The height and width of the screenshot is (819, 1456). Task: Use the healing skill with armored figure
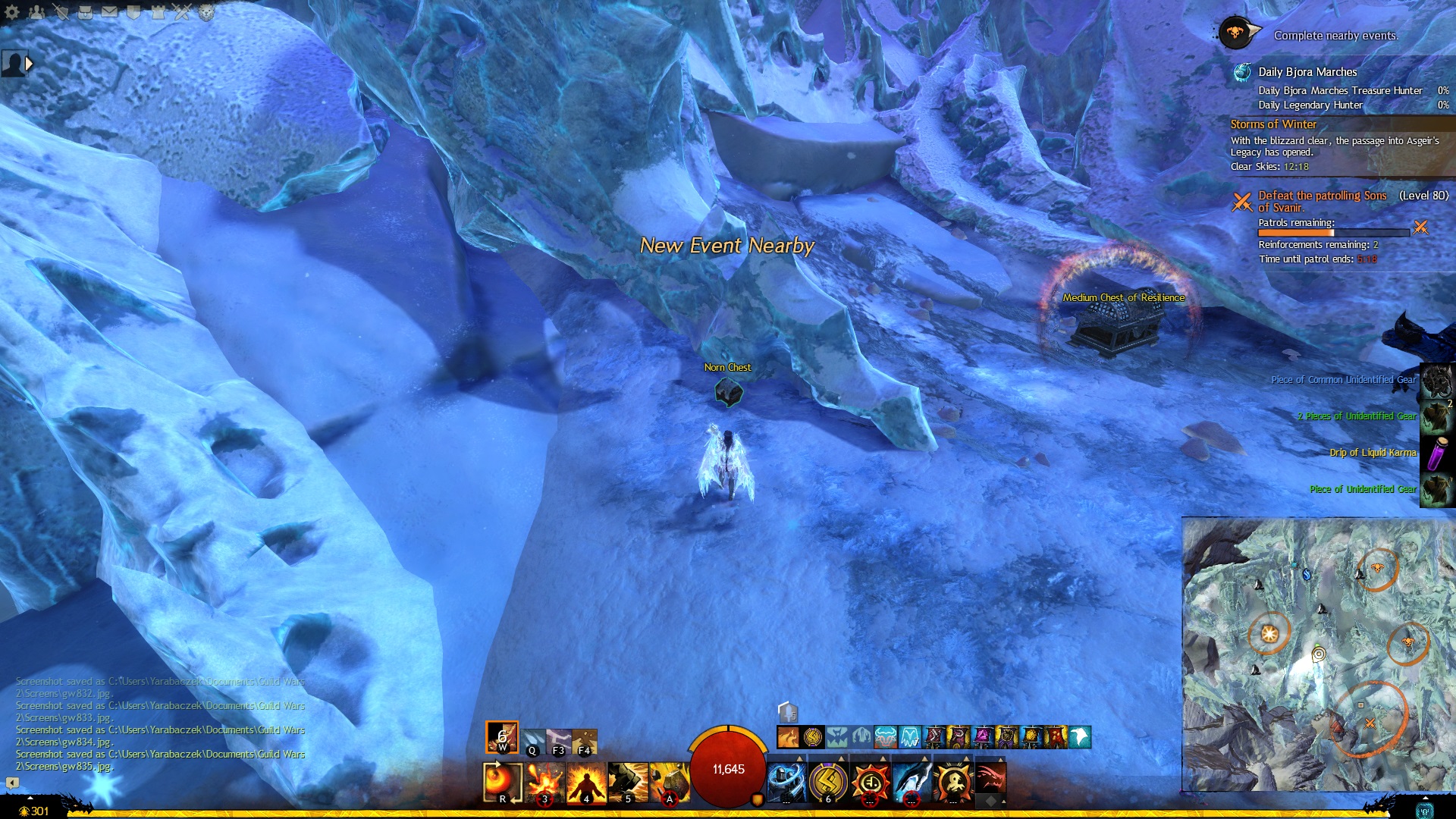[x=786, y=782]
